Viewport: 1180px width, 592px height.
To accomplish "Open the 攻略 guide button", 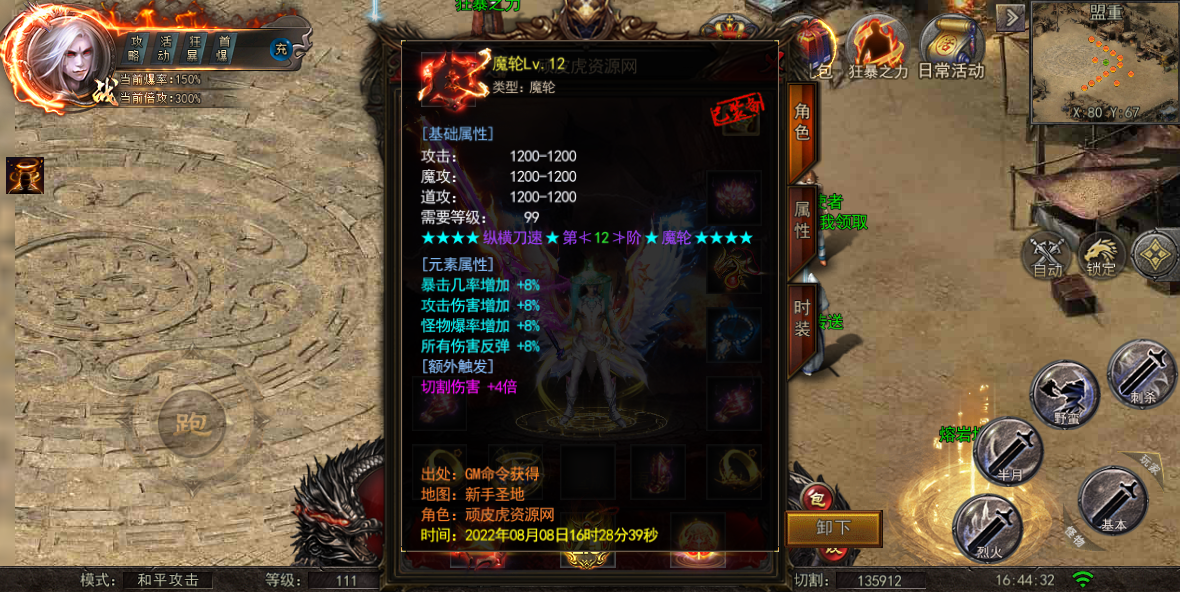I will click(x=137, y=47).
